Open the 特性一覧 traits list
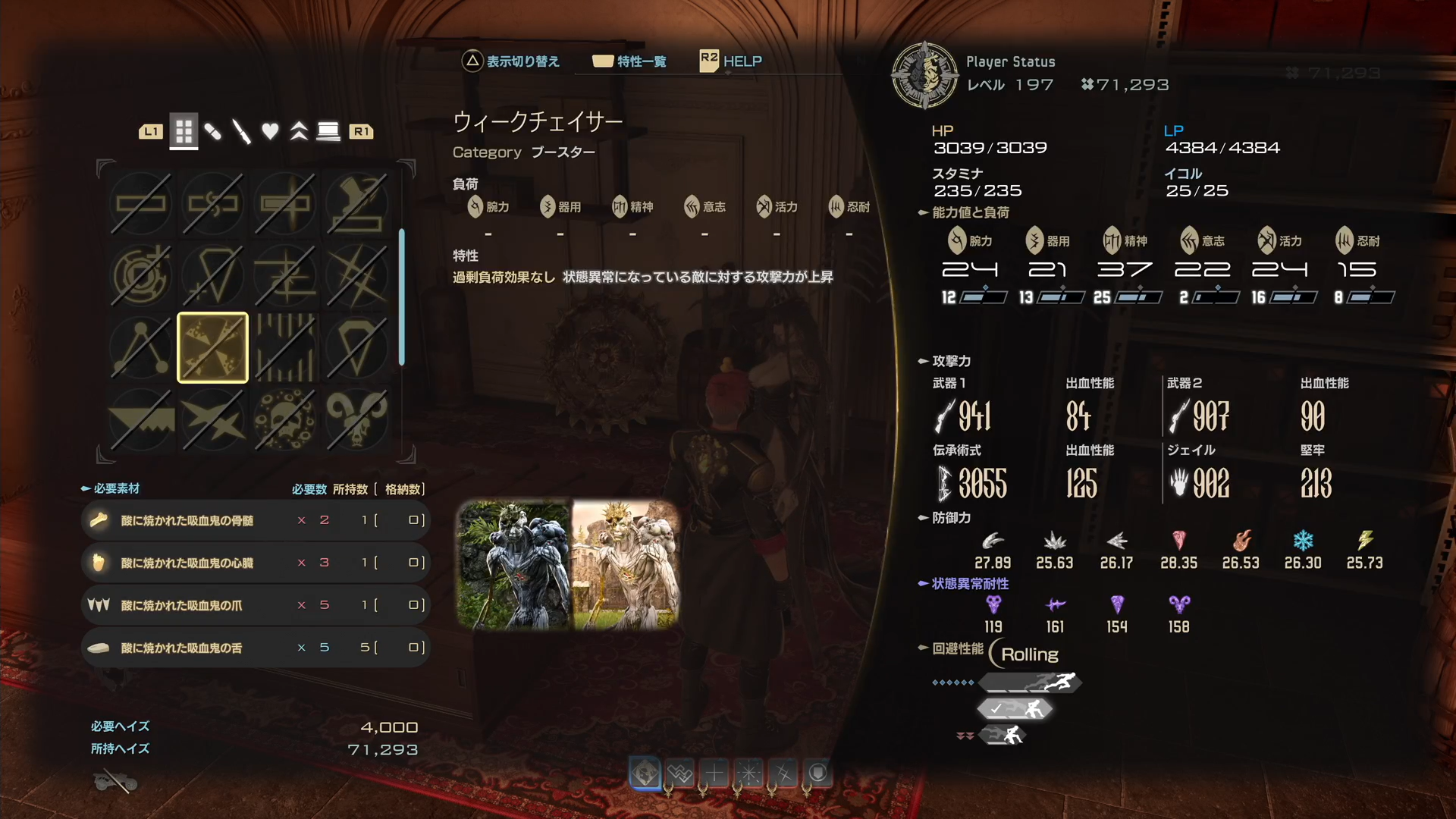Image resolution: width=1456 pixels, height=819 pixels. click(x=630, y=61)
